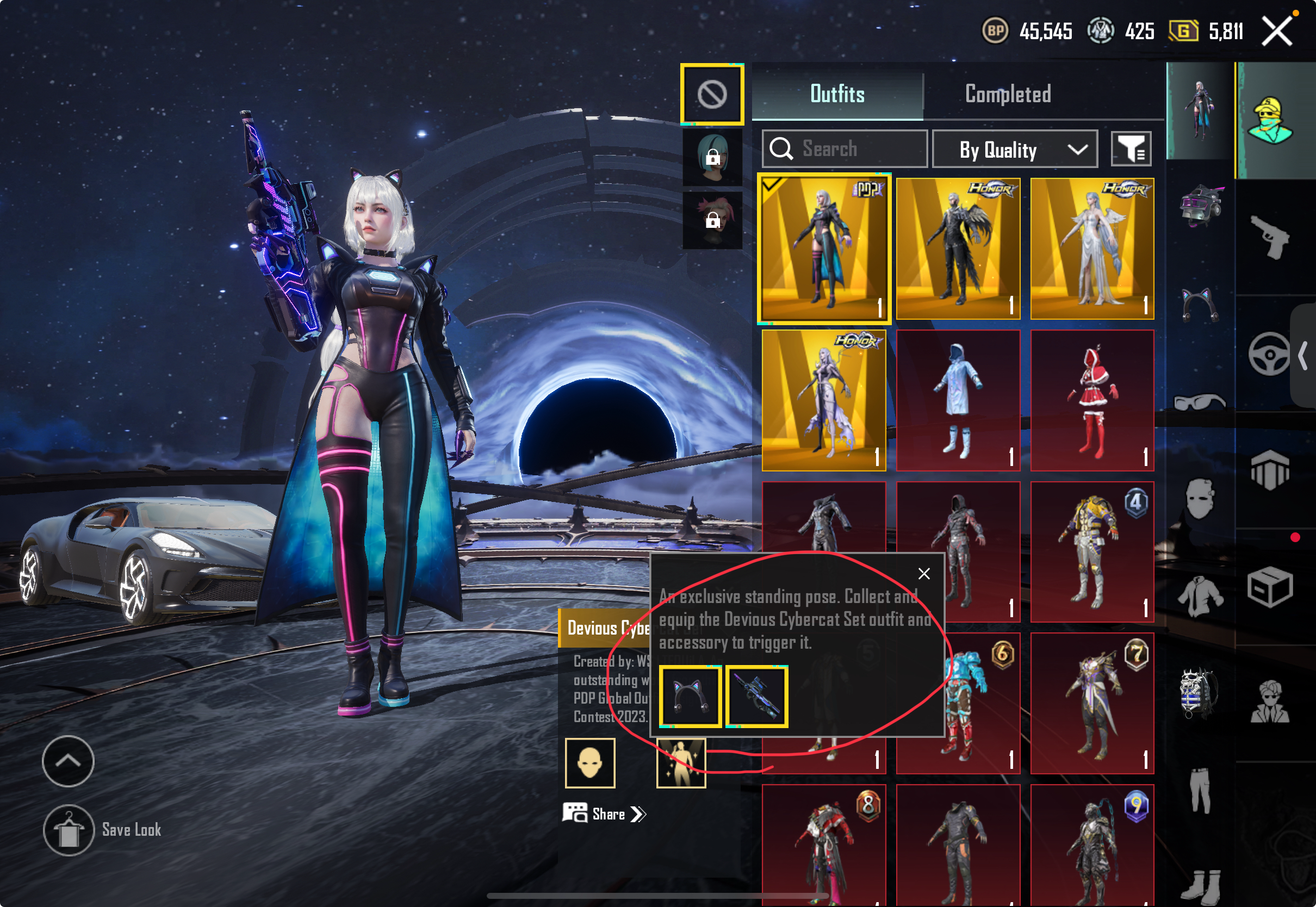Collapse the panel with the up arrow button
The image size is (1316, 907).
(x=68, y=761)
